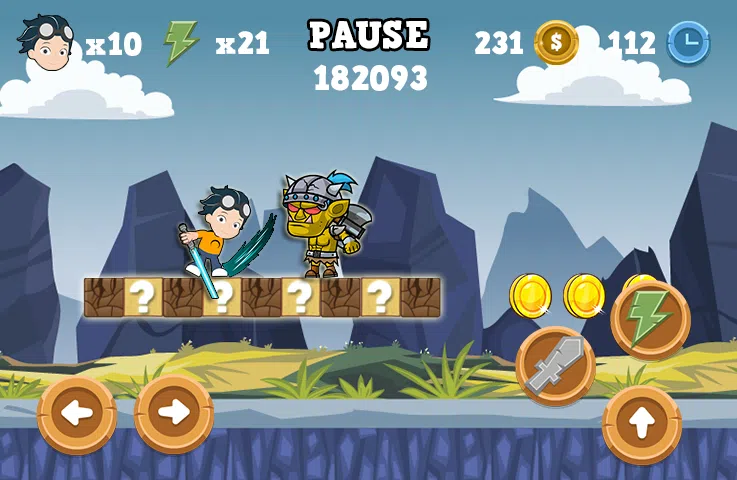Tap the PAUSE button
The width and height of the screenshot is (737, 480).
coord(369,35)
